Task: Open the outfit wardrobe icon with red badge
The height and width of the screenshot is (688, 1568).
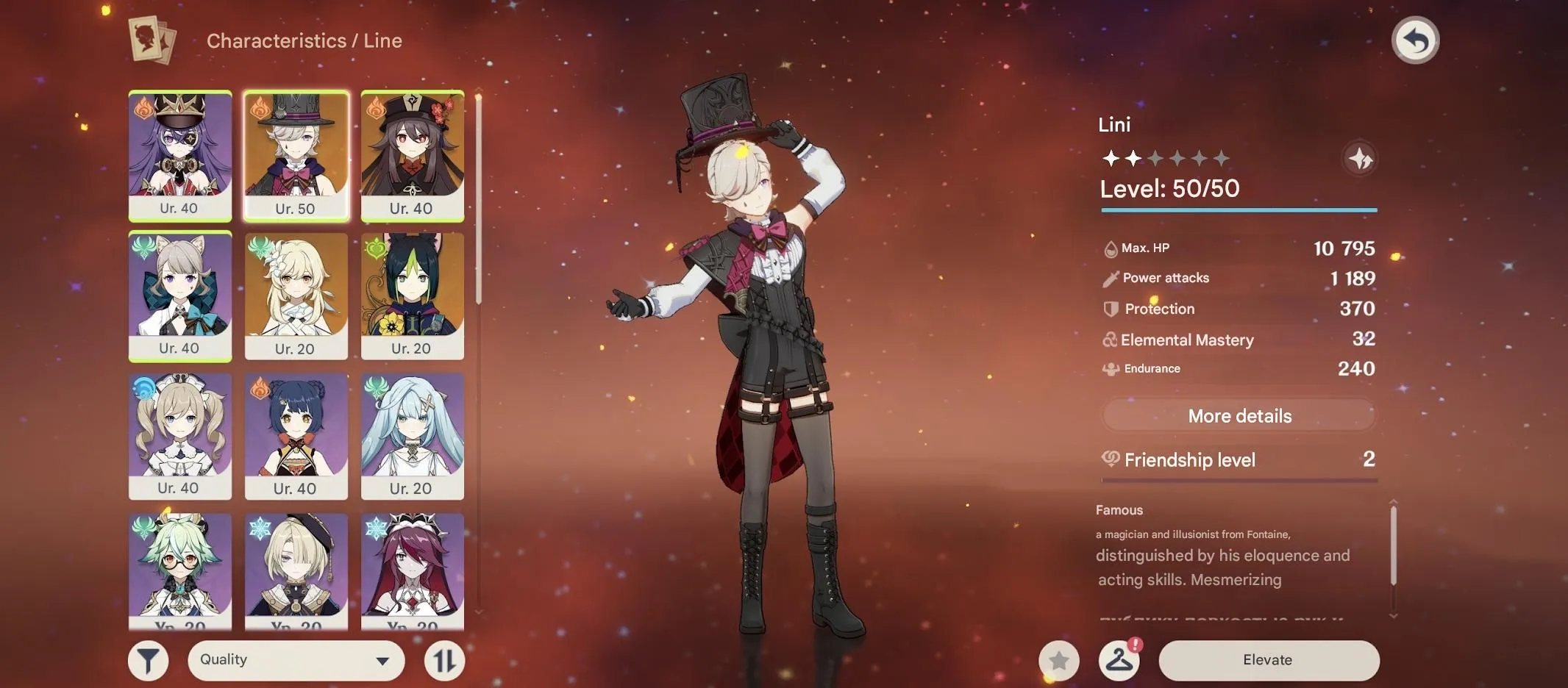Action: [1119, 659]
